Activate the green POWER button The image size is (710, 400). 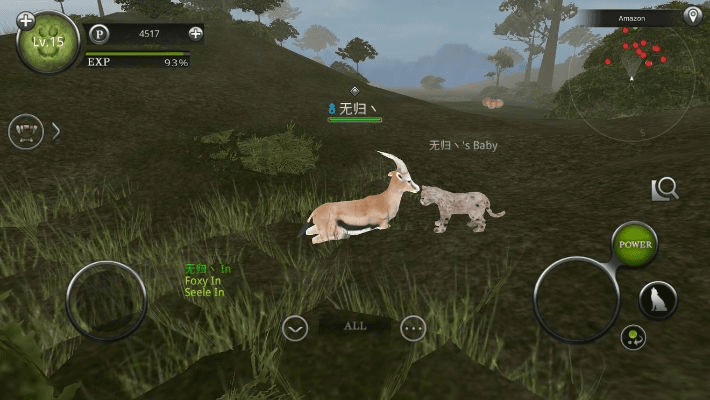pyautogui.click(x=635, y=244)
